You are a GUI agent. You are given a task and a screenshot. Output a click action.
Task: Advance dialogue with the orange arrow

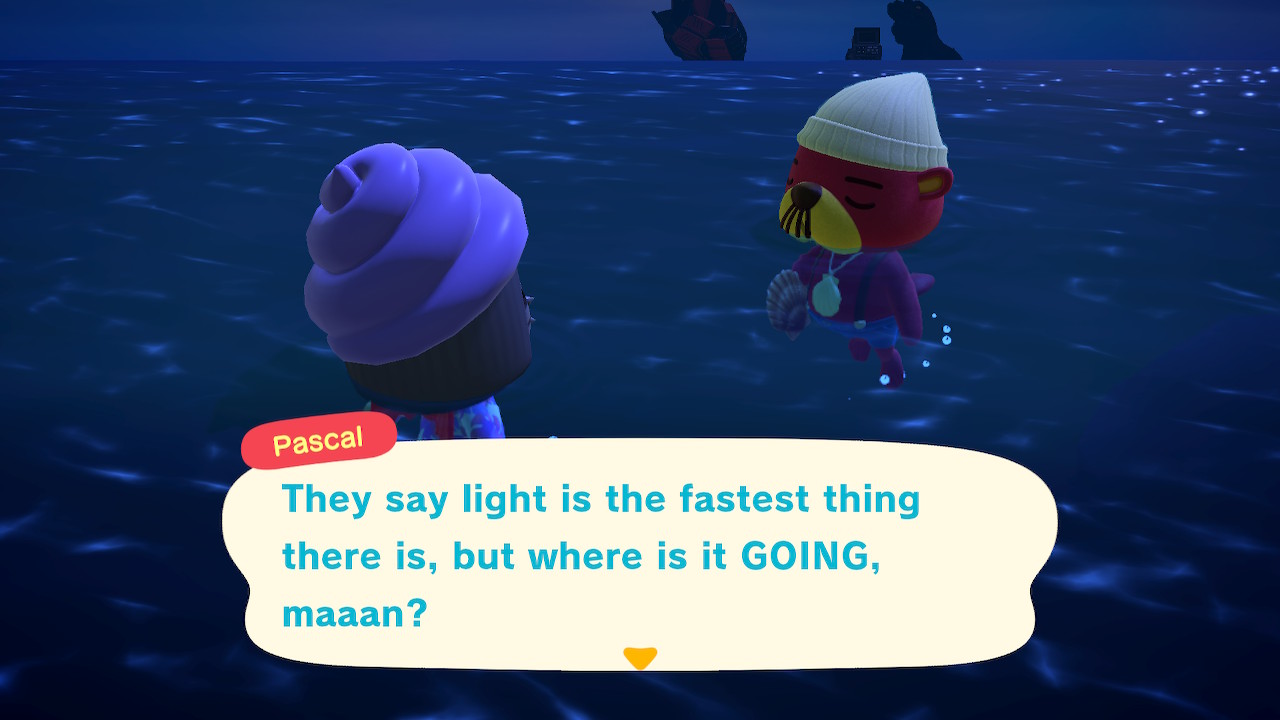[x=640, y=657]
